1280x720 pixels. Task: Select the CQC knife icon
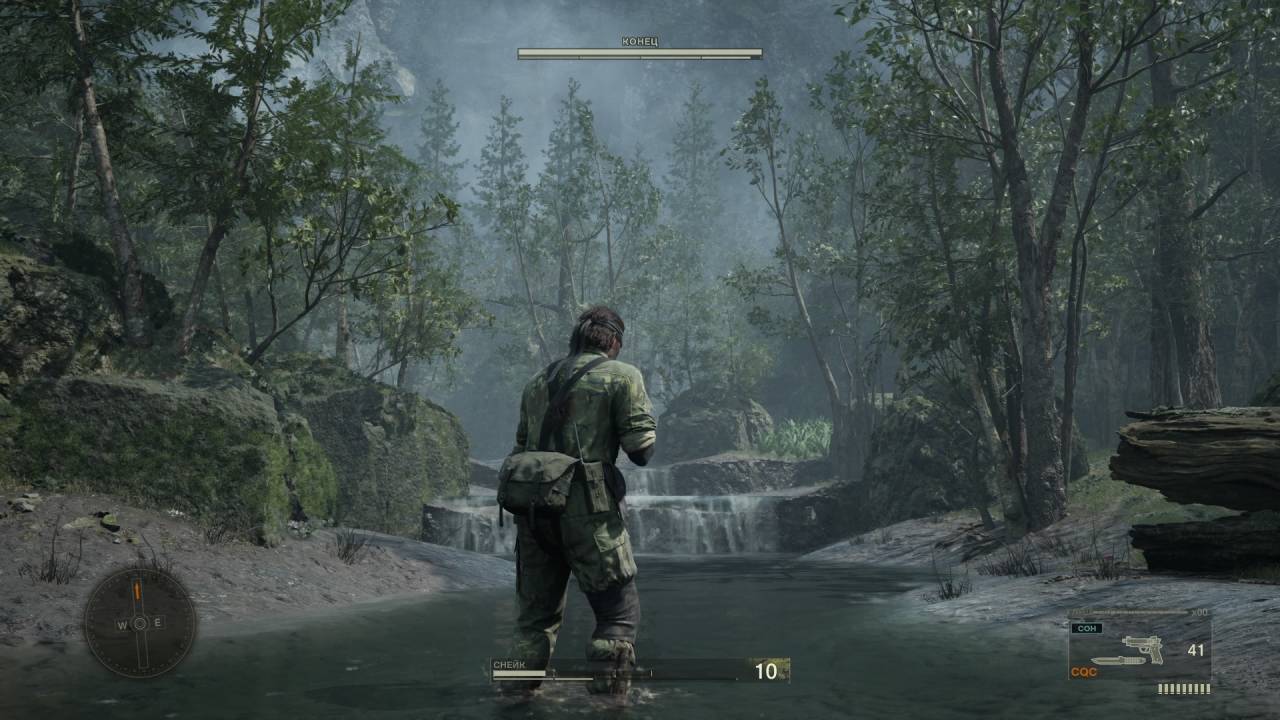point(1115,661)
